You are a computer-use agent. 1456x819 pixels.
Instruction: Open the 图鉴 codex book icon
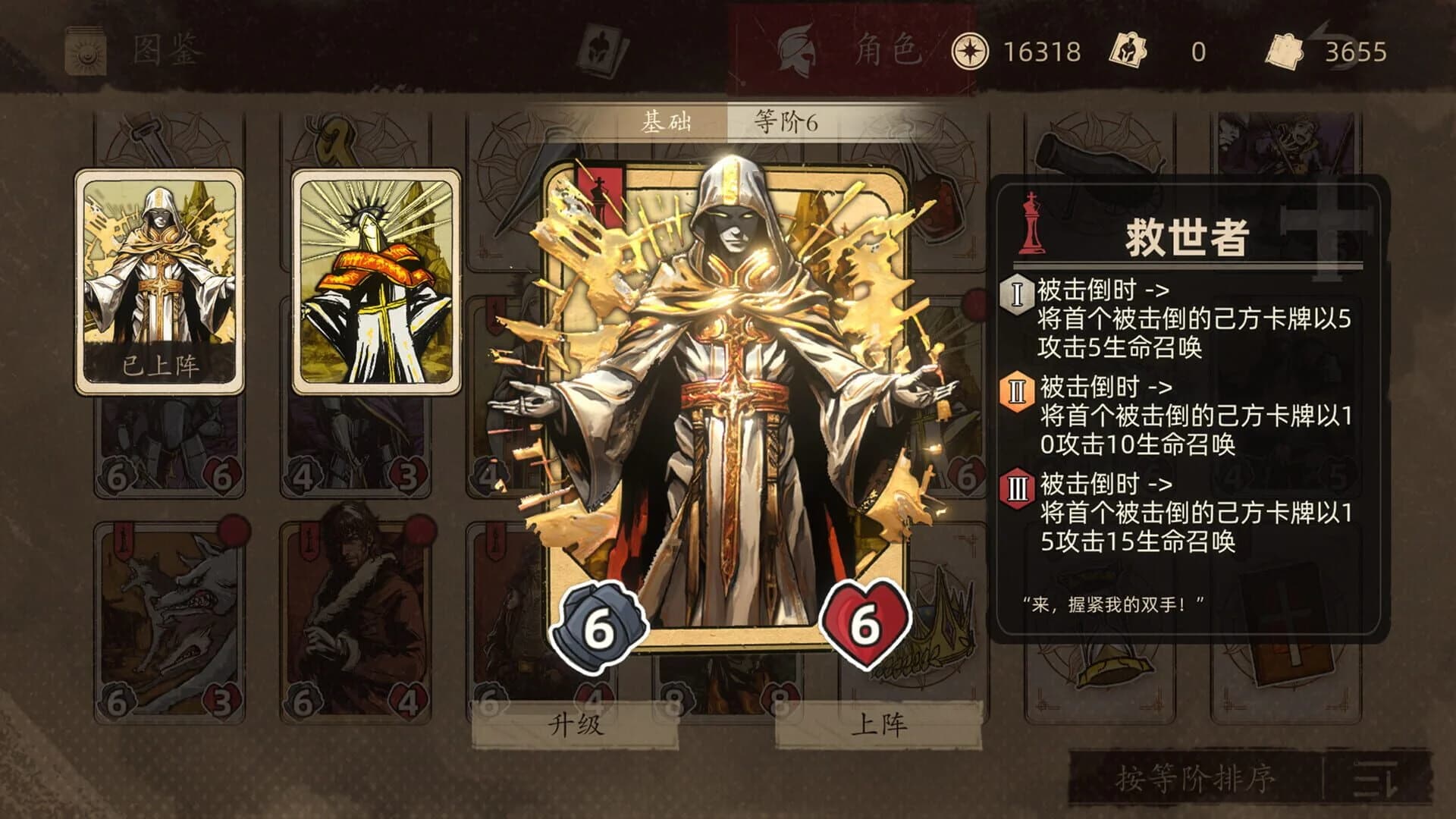click(x=85, y=51)
